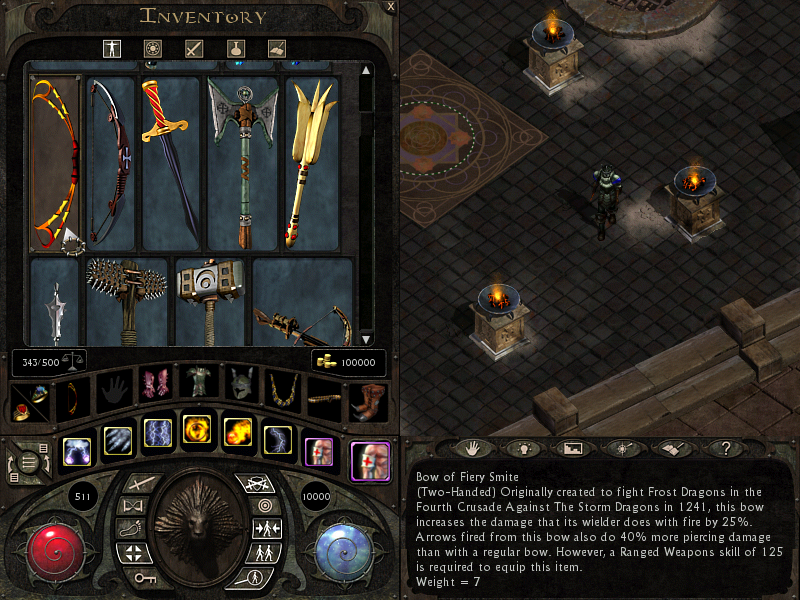Close the Inventory window
This screenshot has height=600, width=800.
(391, 6)
